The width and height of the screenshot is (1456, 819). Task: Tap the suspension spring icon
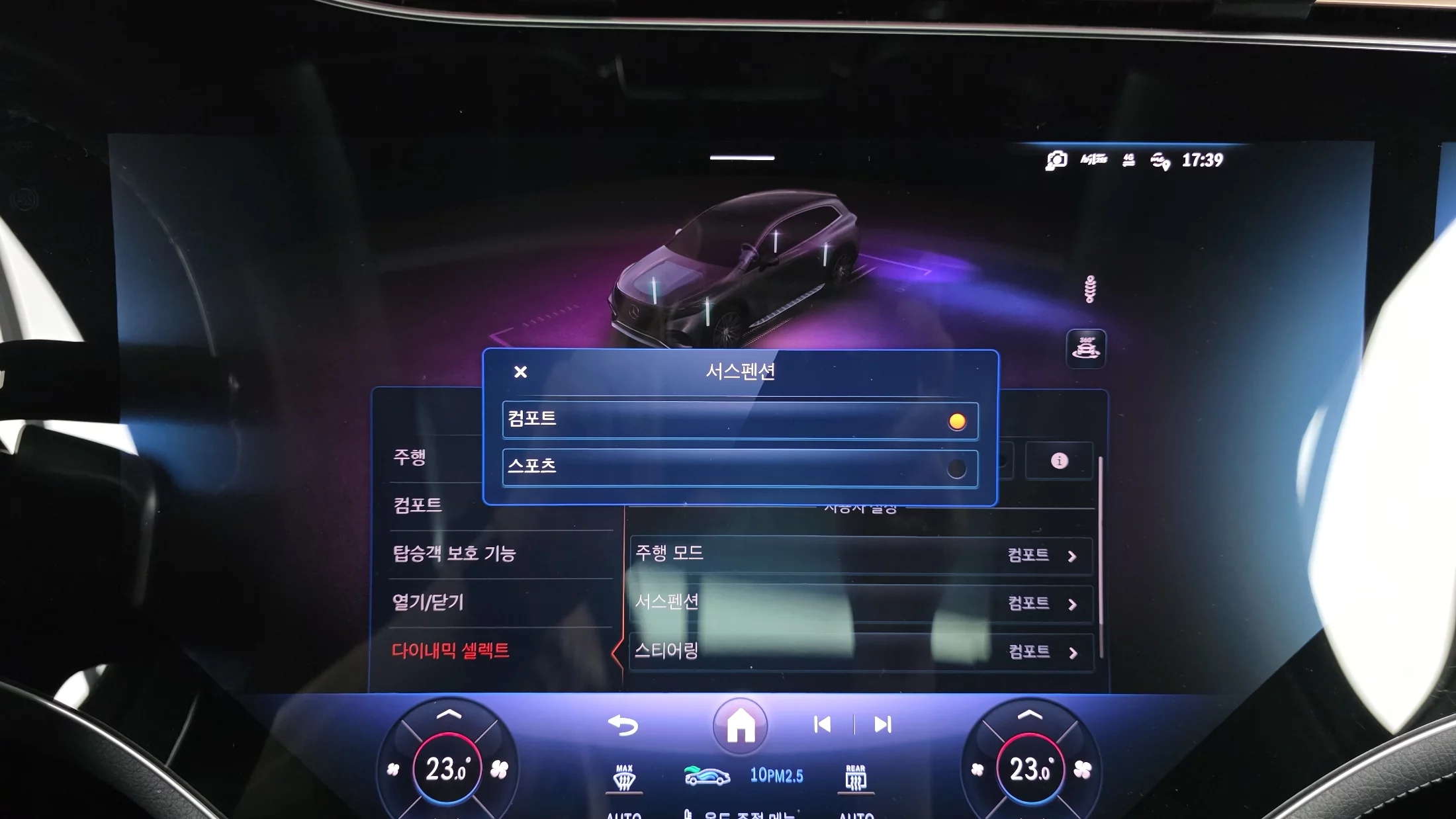[1091, 289]
